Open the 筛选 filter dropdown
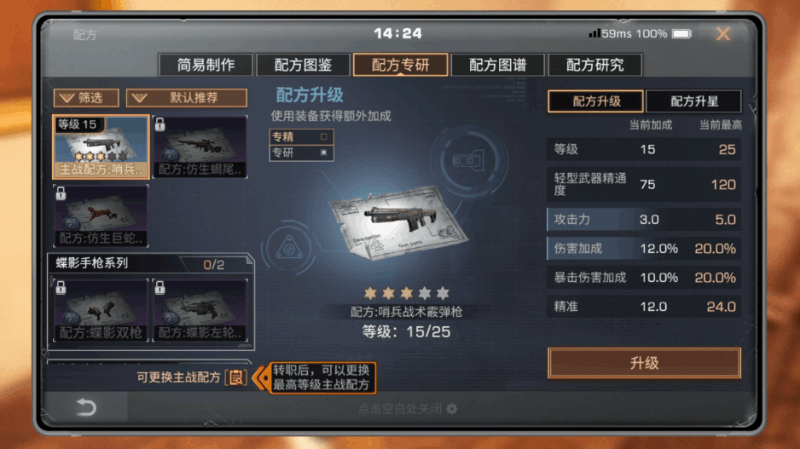 86,98
